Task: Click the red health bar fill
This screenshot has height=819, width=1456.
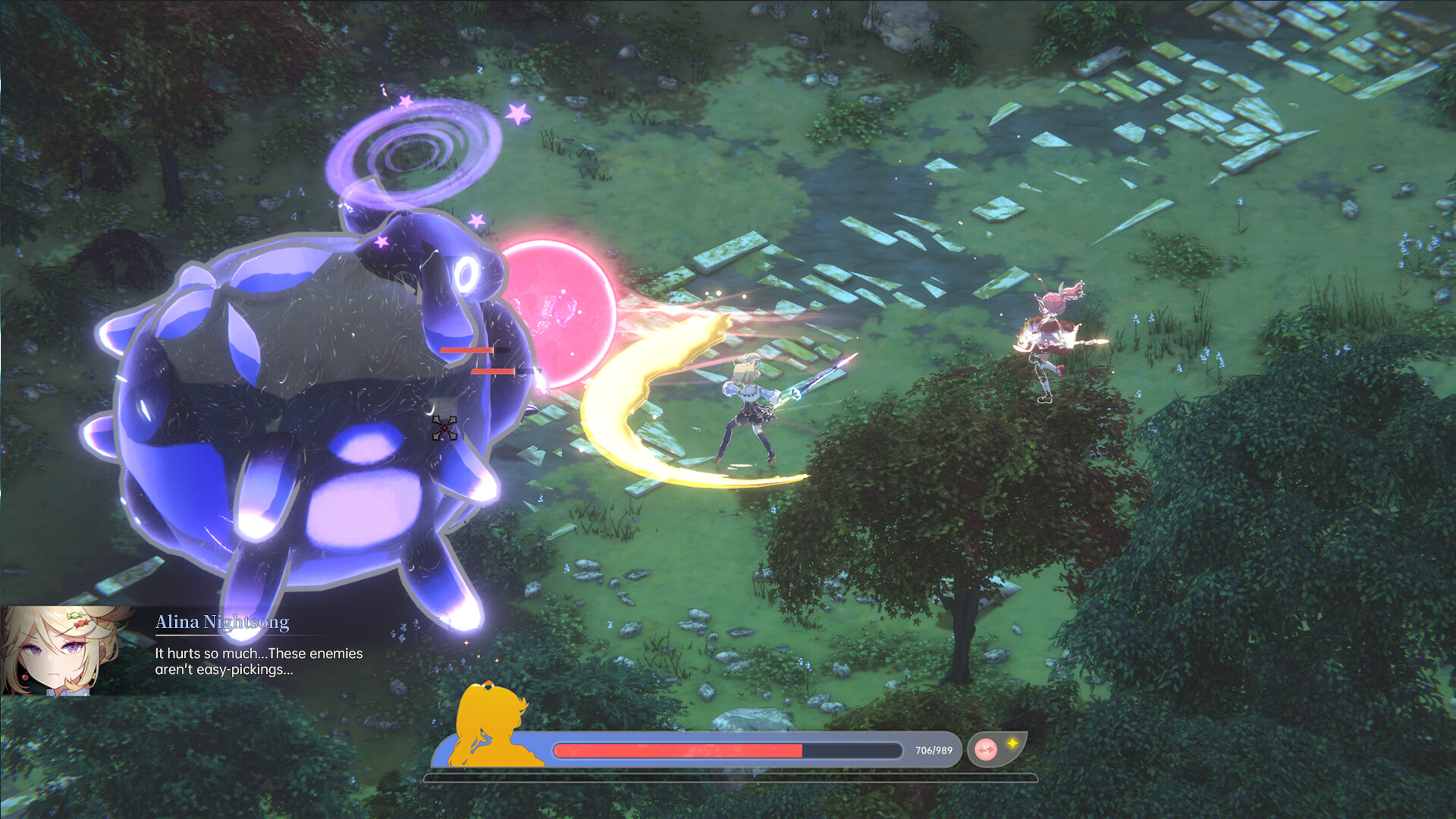Action: (679, 749)
